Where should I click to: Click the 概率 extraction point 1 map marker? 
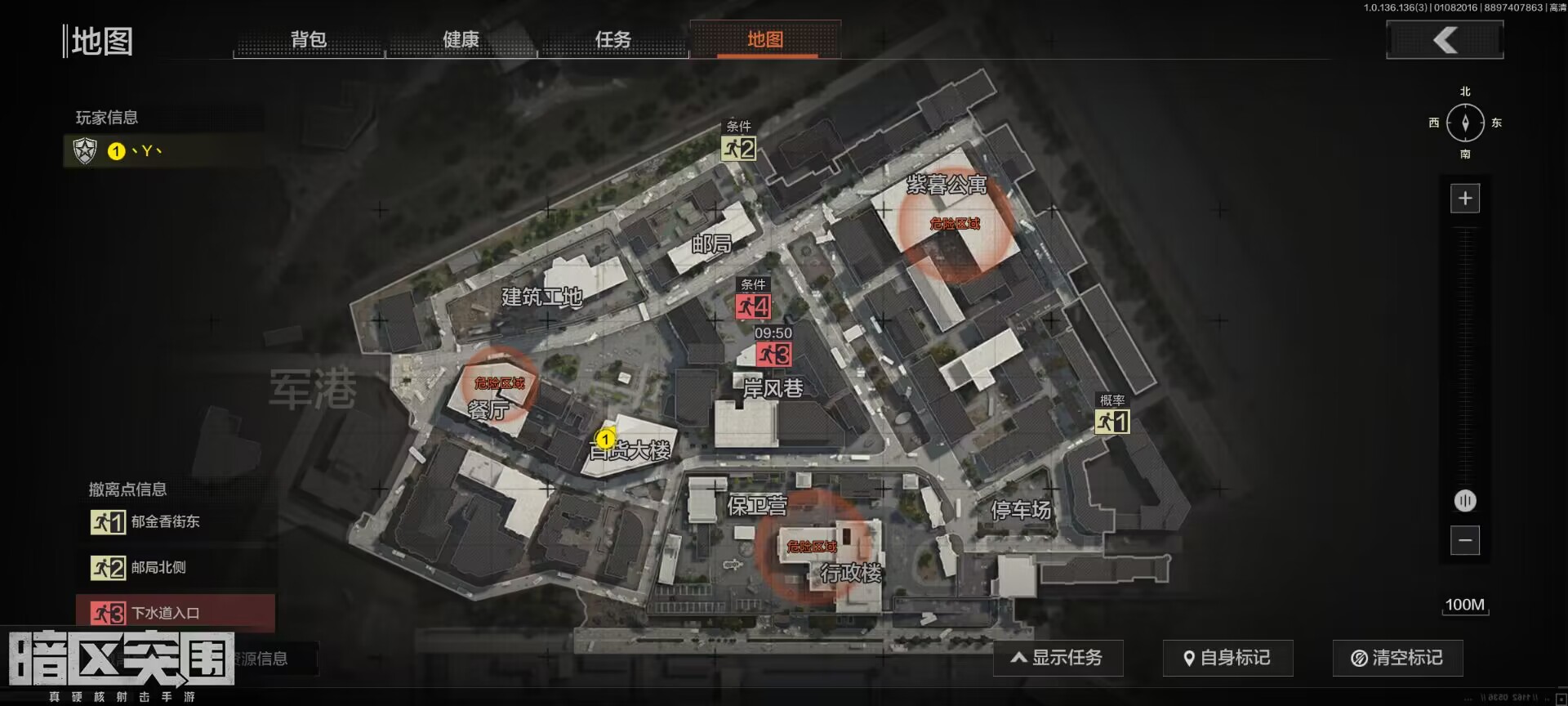pyautogui.click(x=1112, y=423)
